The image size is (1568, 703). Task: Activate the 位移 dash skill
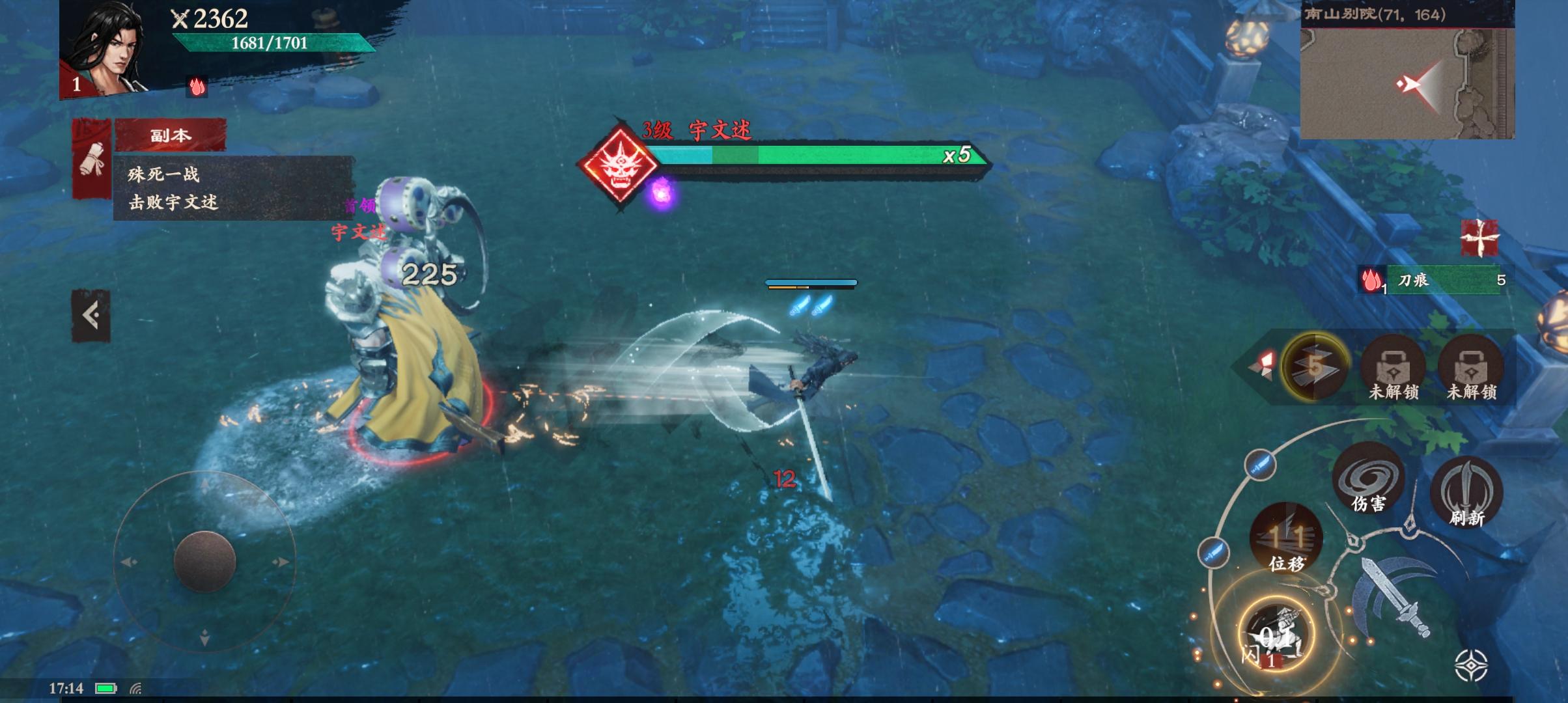coord(1286,540)
